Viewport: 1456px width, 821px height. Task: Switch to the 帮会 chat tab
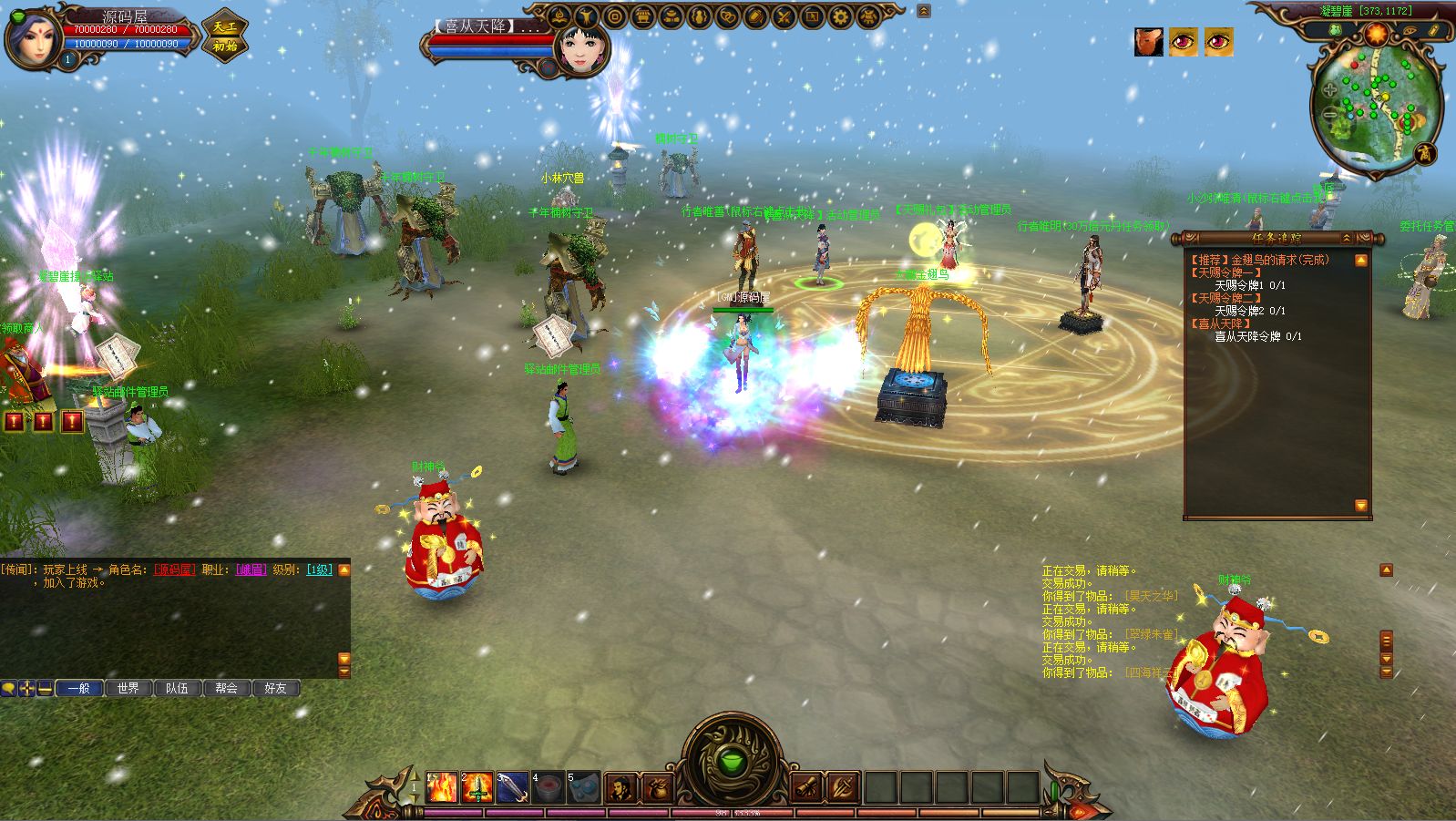click(227, 688)
